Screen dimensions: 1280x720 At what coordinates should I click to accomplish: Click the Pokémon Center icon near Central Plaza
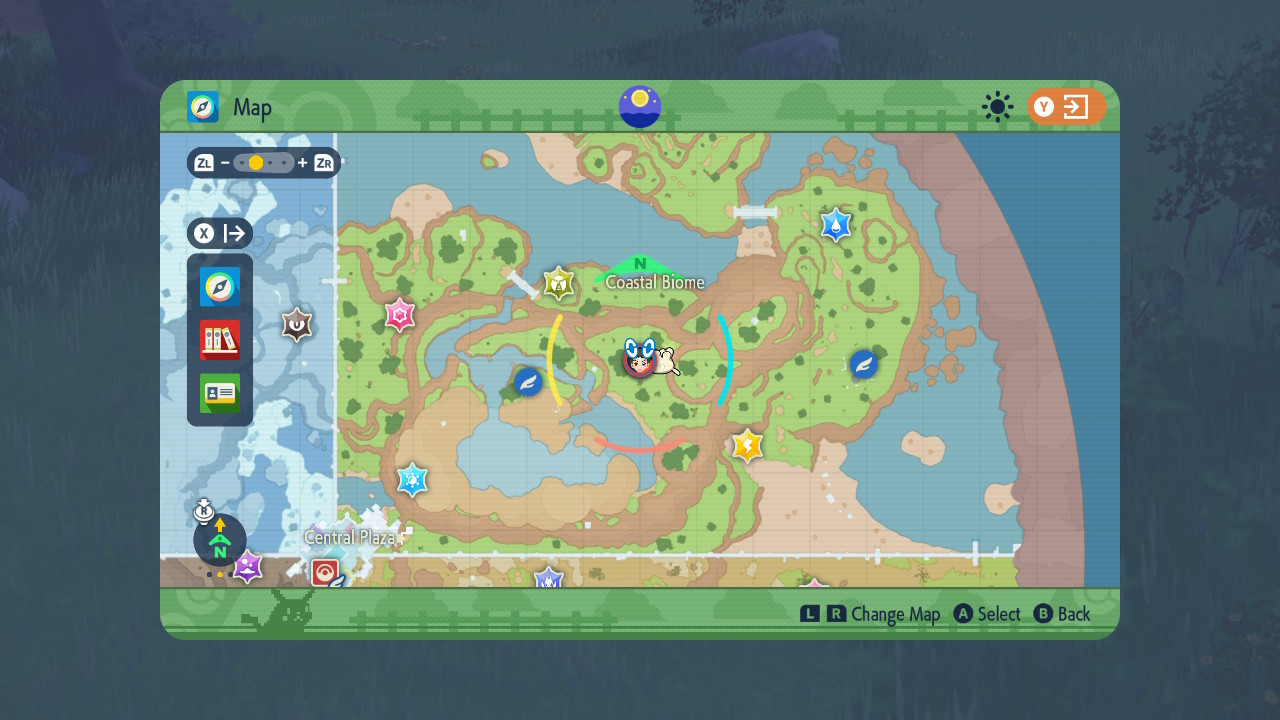point(327,573)
